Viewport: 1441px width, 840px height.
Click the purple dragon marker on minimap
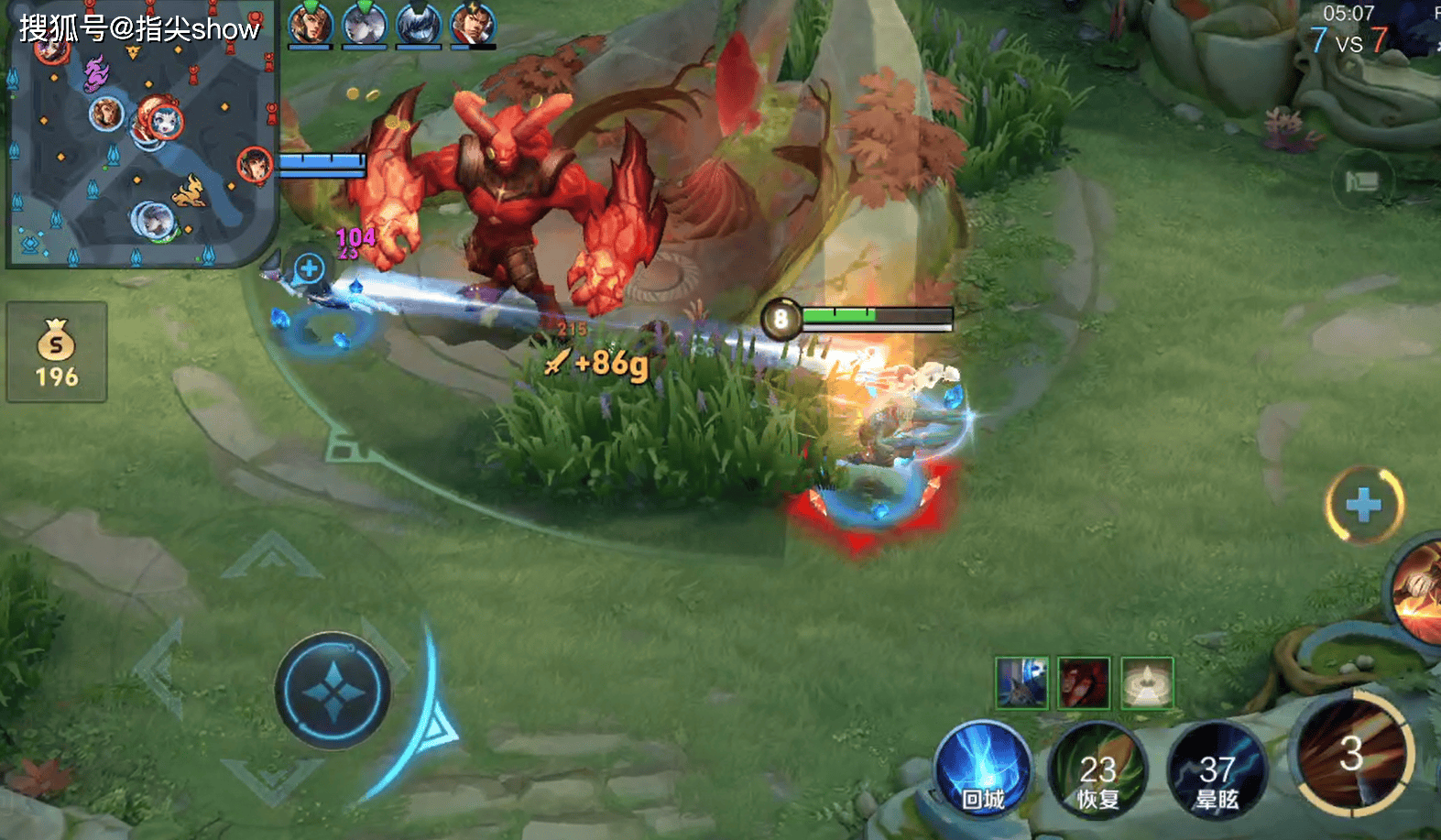[x=95, y=71]
